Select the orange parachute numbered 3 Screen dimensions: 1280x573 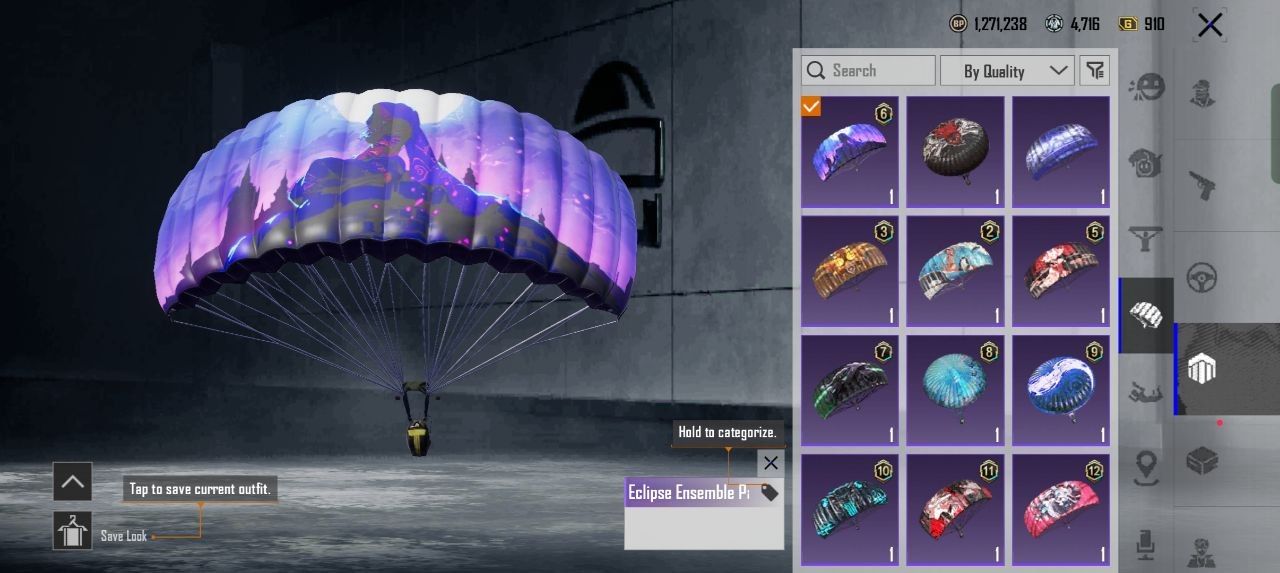[849, 271]
